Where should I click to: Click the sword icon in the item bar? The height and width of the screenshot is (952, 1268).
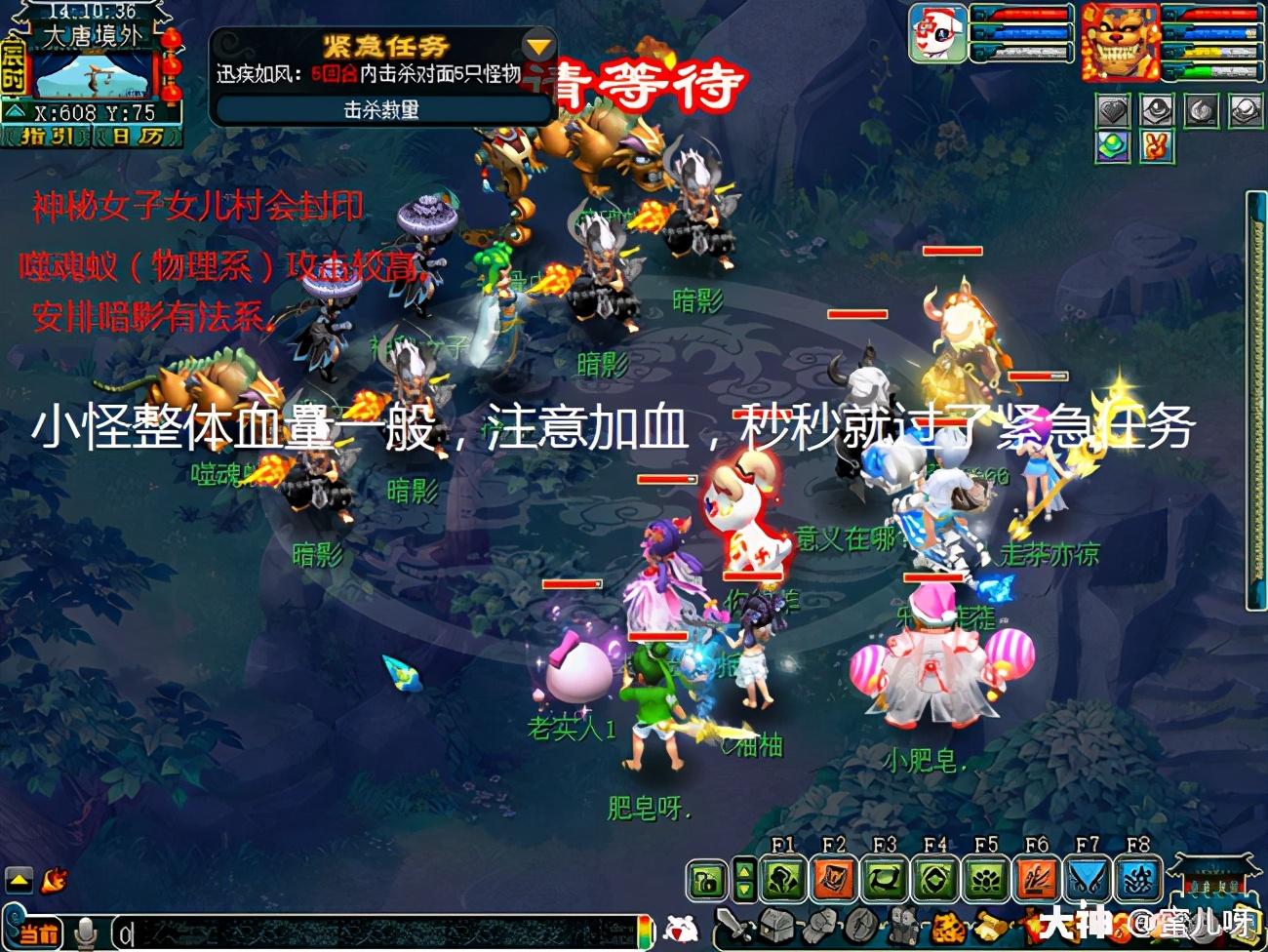click(737, 925)
